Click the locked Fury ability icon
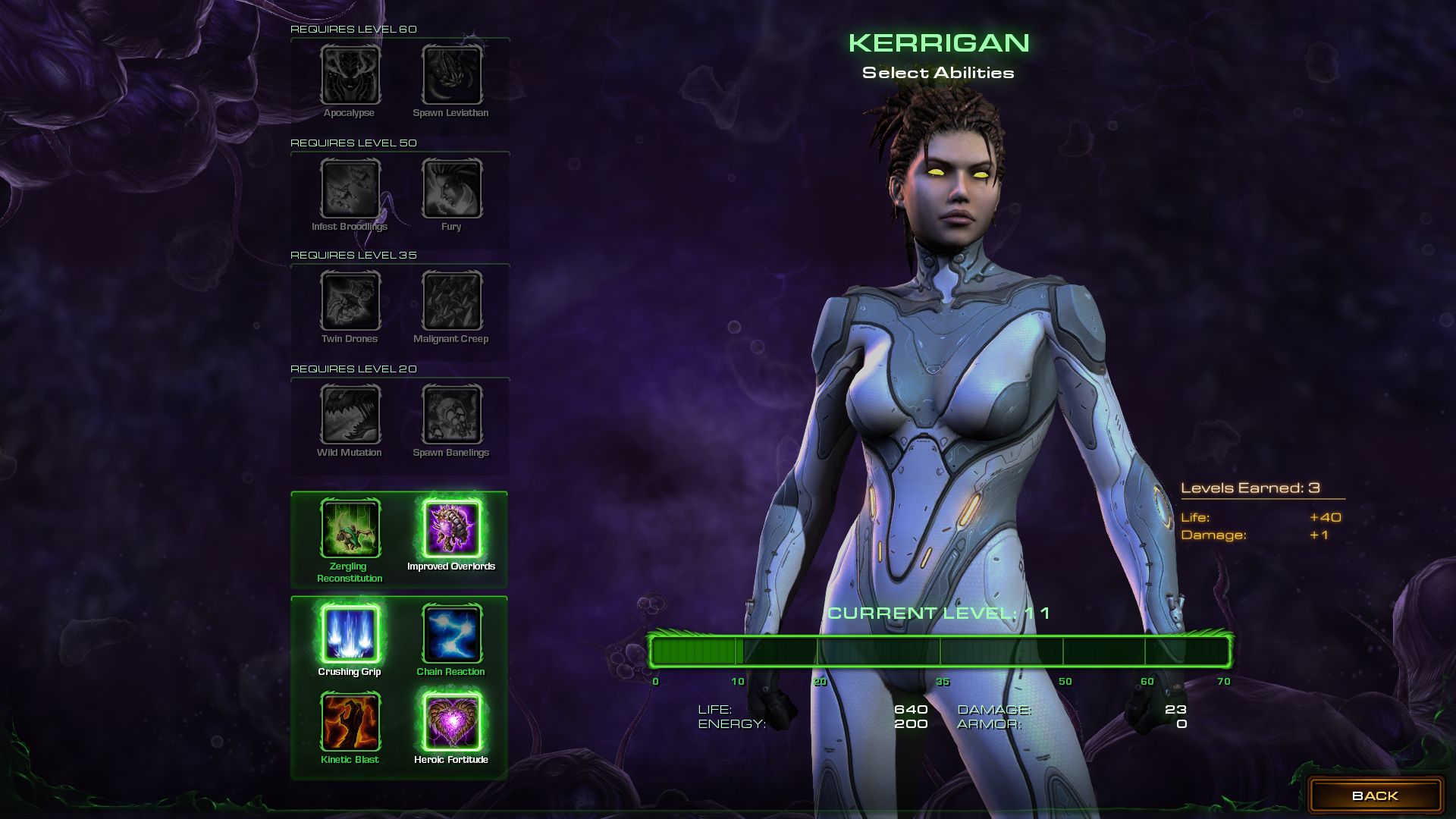This screenshot has width=1456, height=819. [x=451, y=189]
